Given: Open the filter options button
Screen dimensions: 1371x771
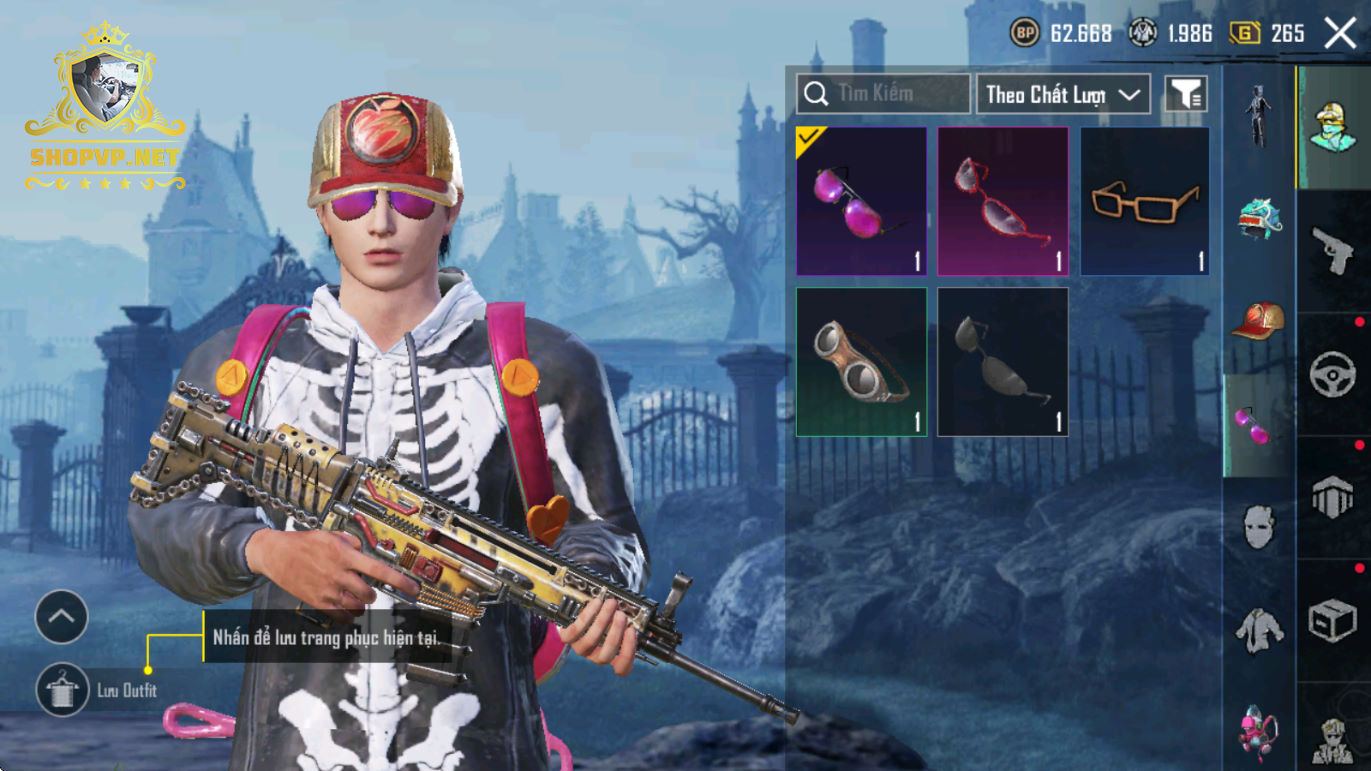Looking at the screenshot, I should tap(1186, 94).
